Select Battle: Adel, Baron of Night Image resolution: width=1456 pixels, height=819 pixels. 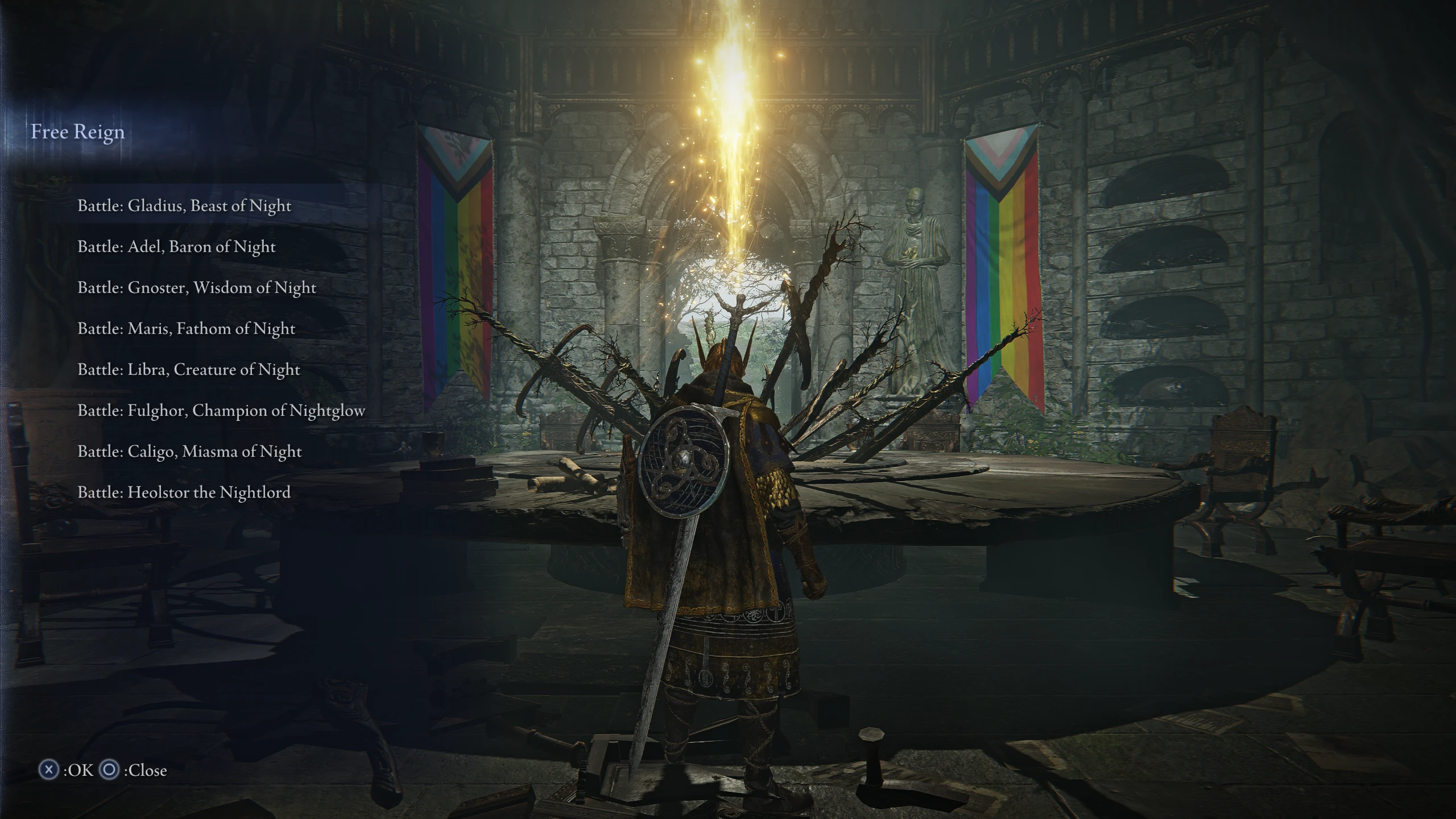pyautogui.click(x=176, y=247)
